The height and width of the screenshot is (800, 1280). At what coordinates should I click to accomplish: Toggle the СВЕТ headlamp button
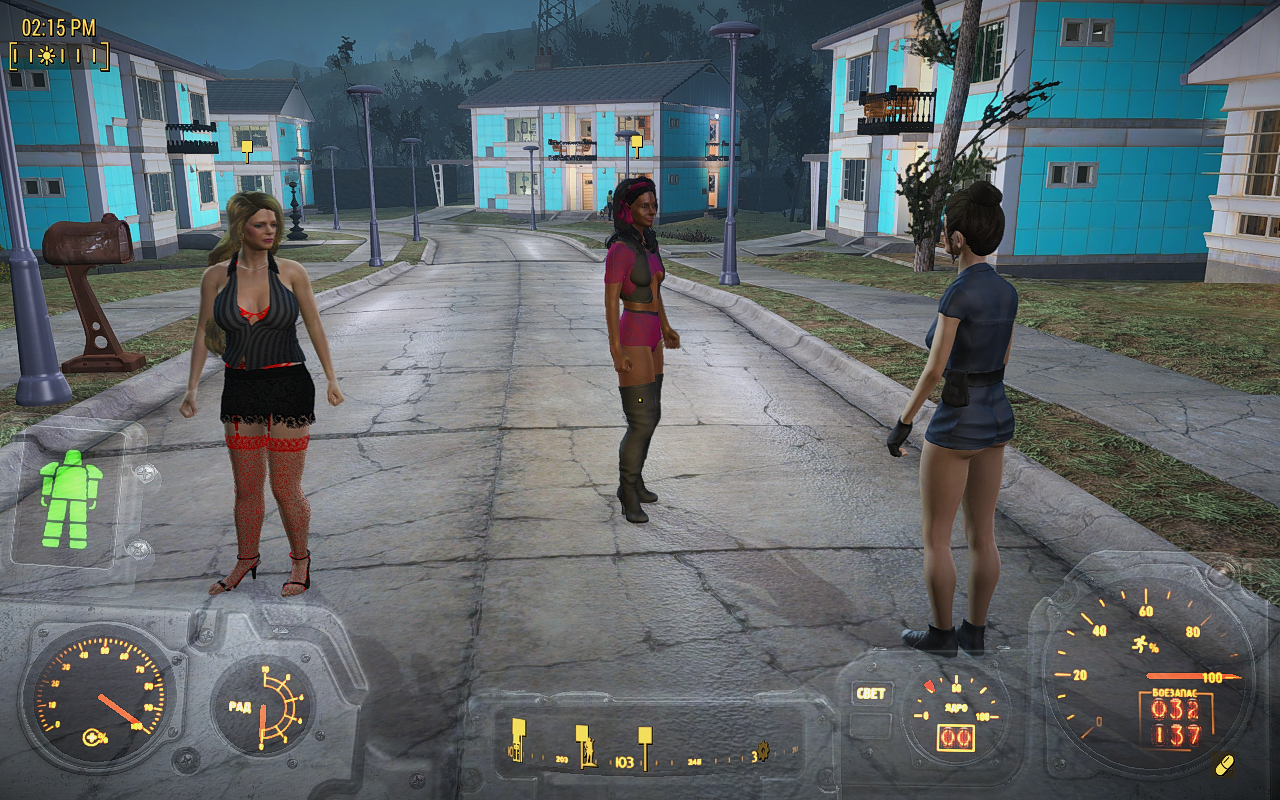869,693
